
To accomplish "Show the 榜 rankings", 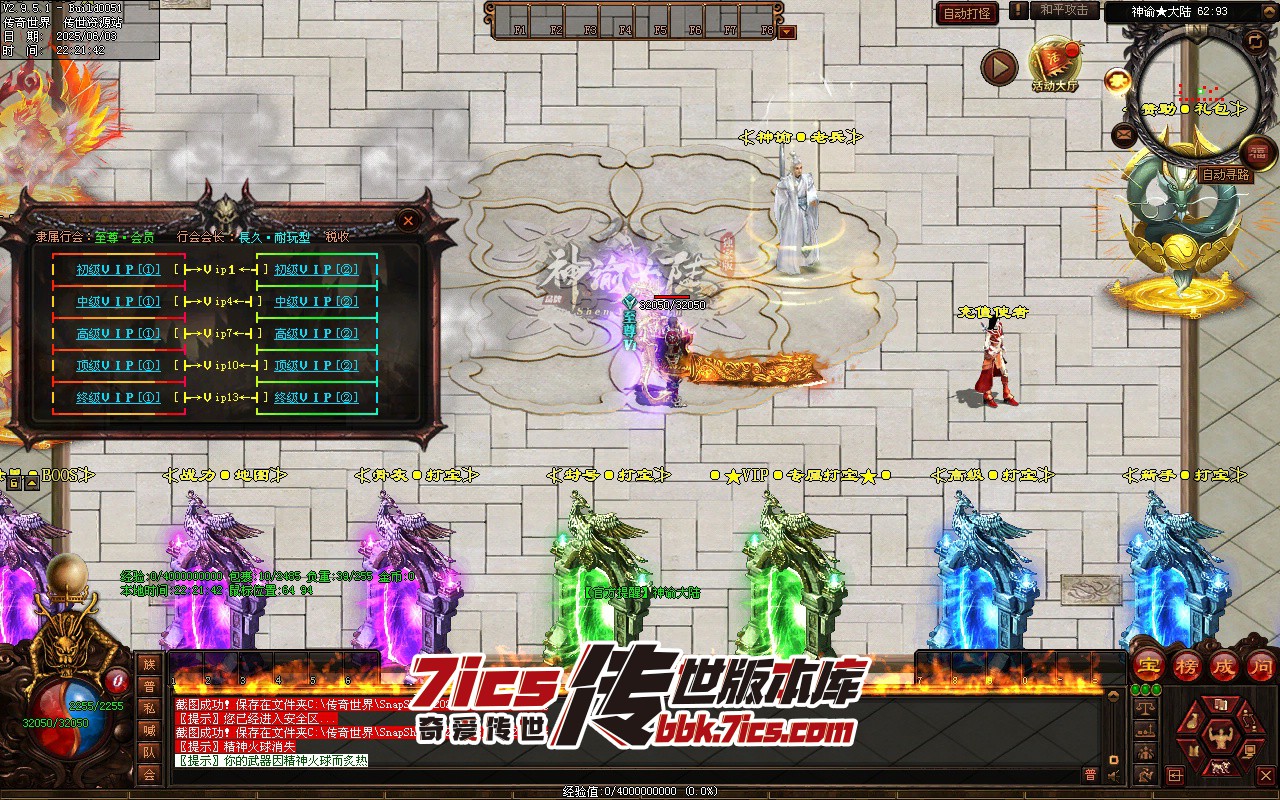I will pos(1187,666).
